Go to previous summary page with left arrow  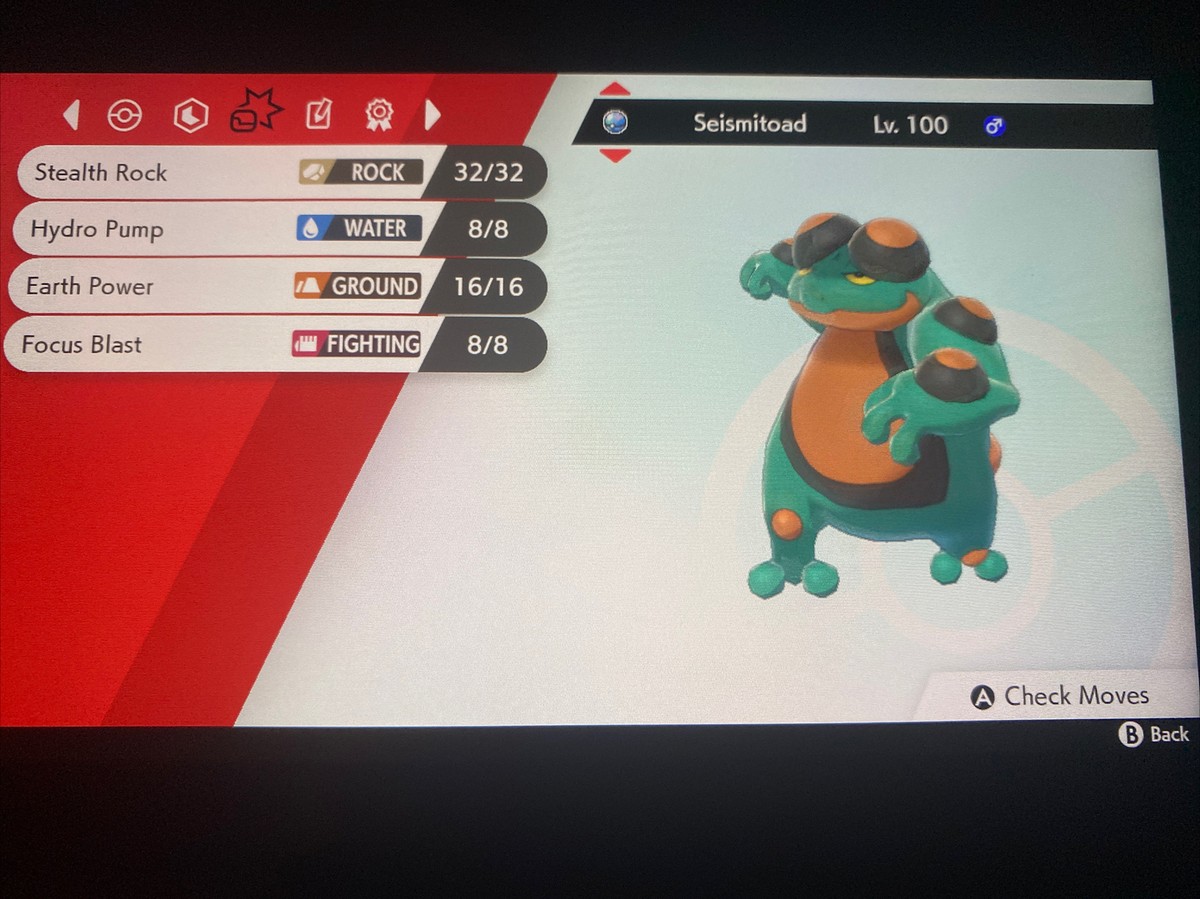[x=71, y=115]
